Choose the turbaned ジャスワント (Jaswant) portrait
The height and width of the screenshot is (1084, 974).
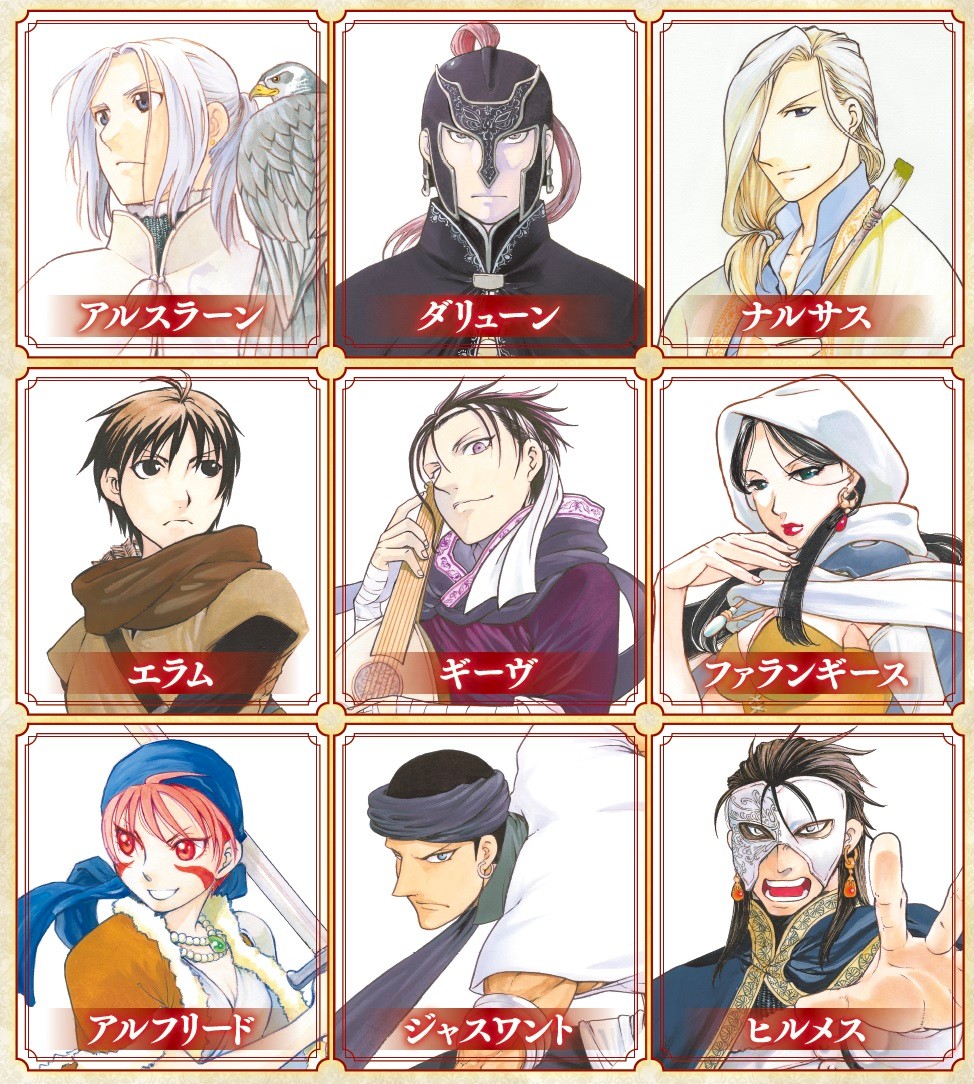click(x=488, y=895)
